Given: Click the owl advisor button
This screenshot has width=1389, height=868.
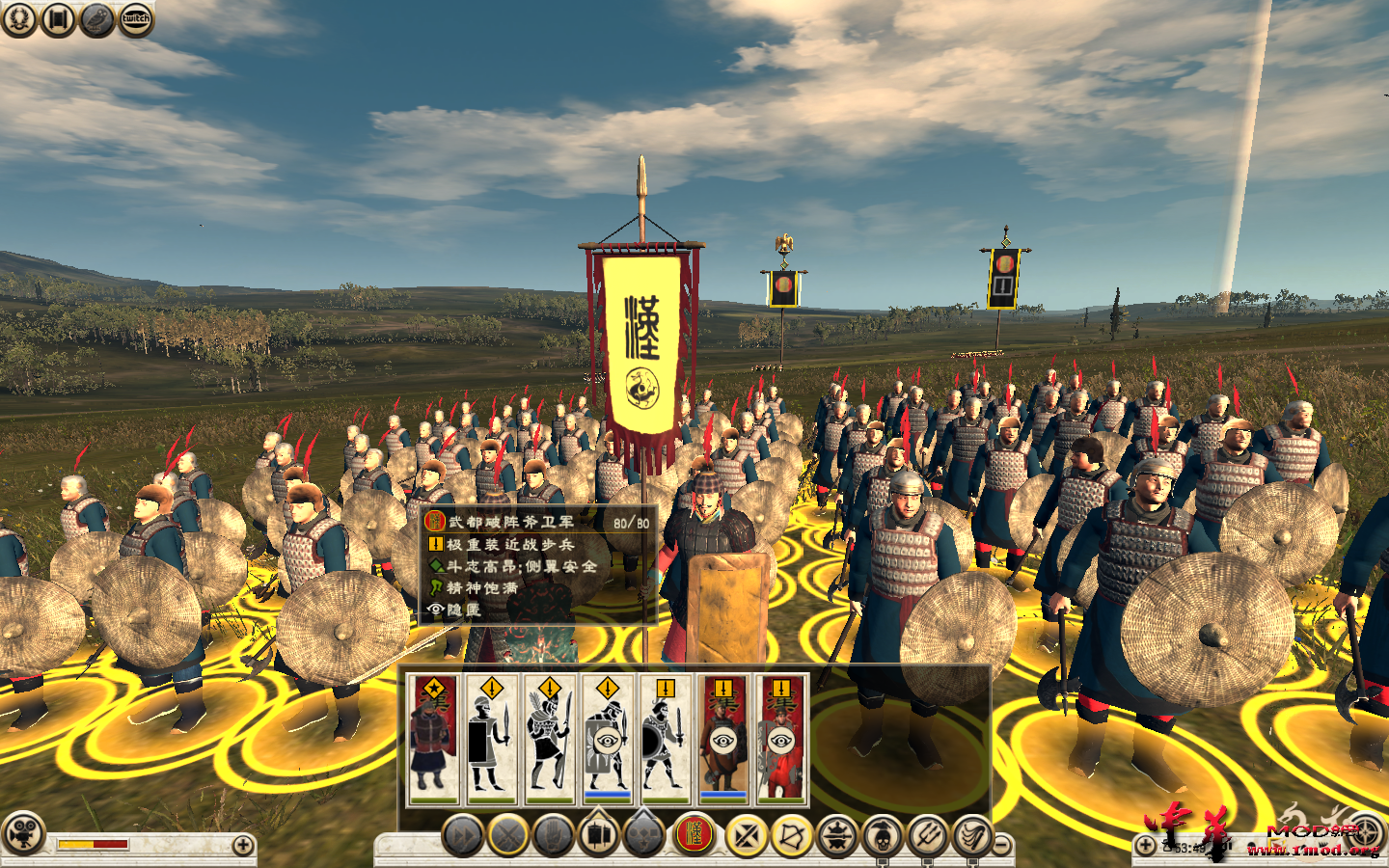Looking at the screenshot, I should tap(97, 19).
